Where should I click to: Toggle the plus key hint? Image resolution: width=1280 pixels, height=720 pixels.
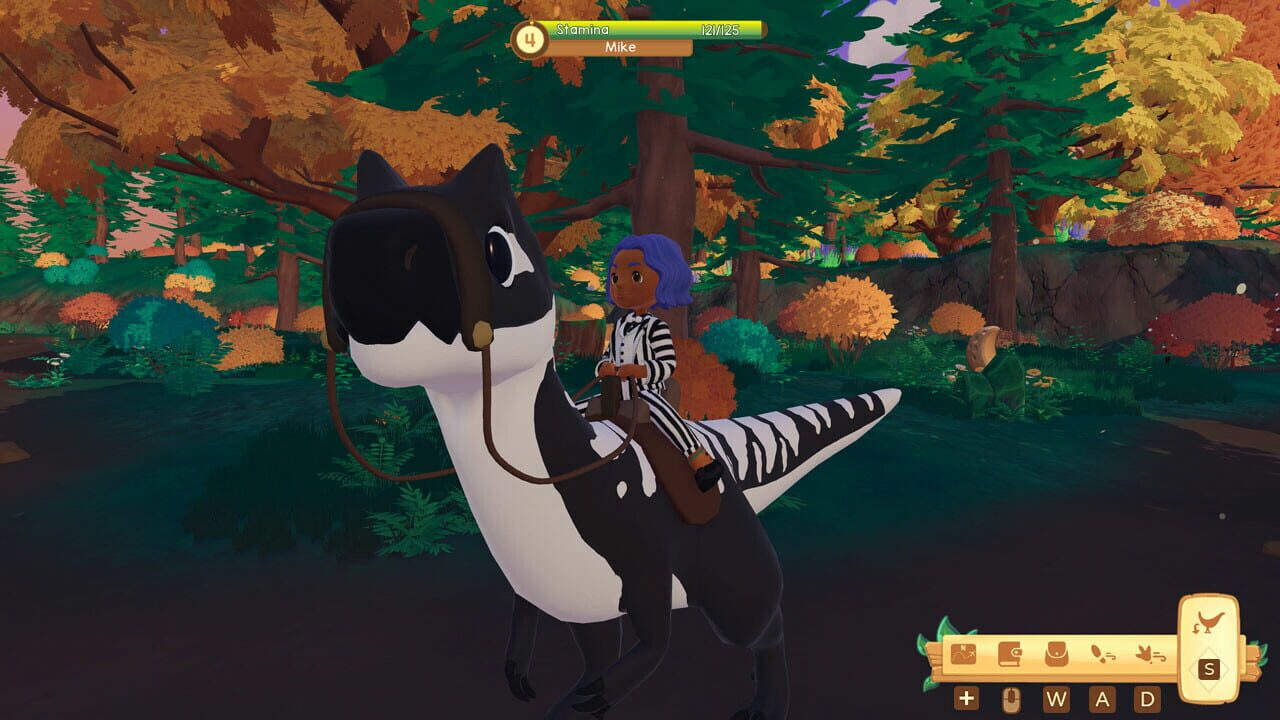tap(966, 698)
